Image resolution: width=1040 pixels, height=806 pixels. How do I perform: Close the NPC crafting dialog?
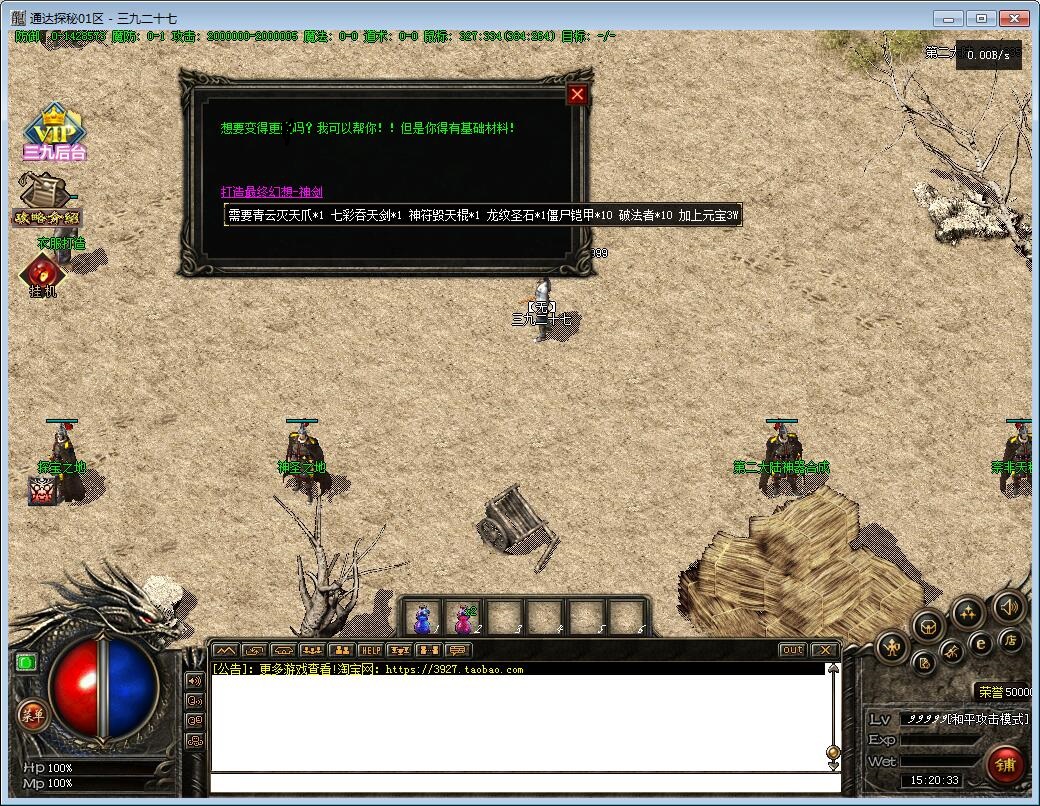coord(577,95)
